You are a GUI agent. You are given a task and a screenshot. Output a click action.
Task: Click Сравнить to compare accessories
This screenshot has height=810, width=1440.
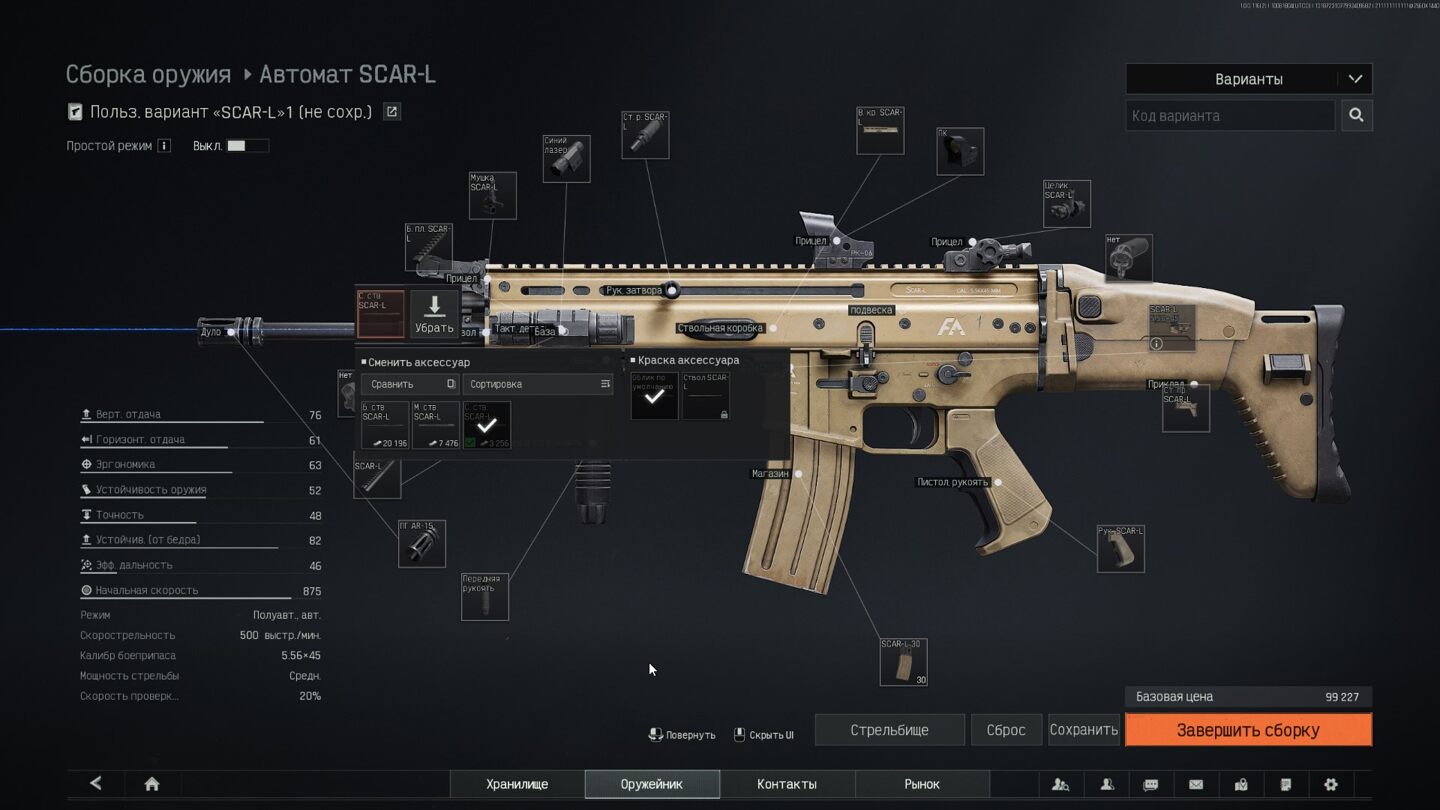[410, 384]
